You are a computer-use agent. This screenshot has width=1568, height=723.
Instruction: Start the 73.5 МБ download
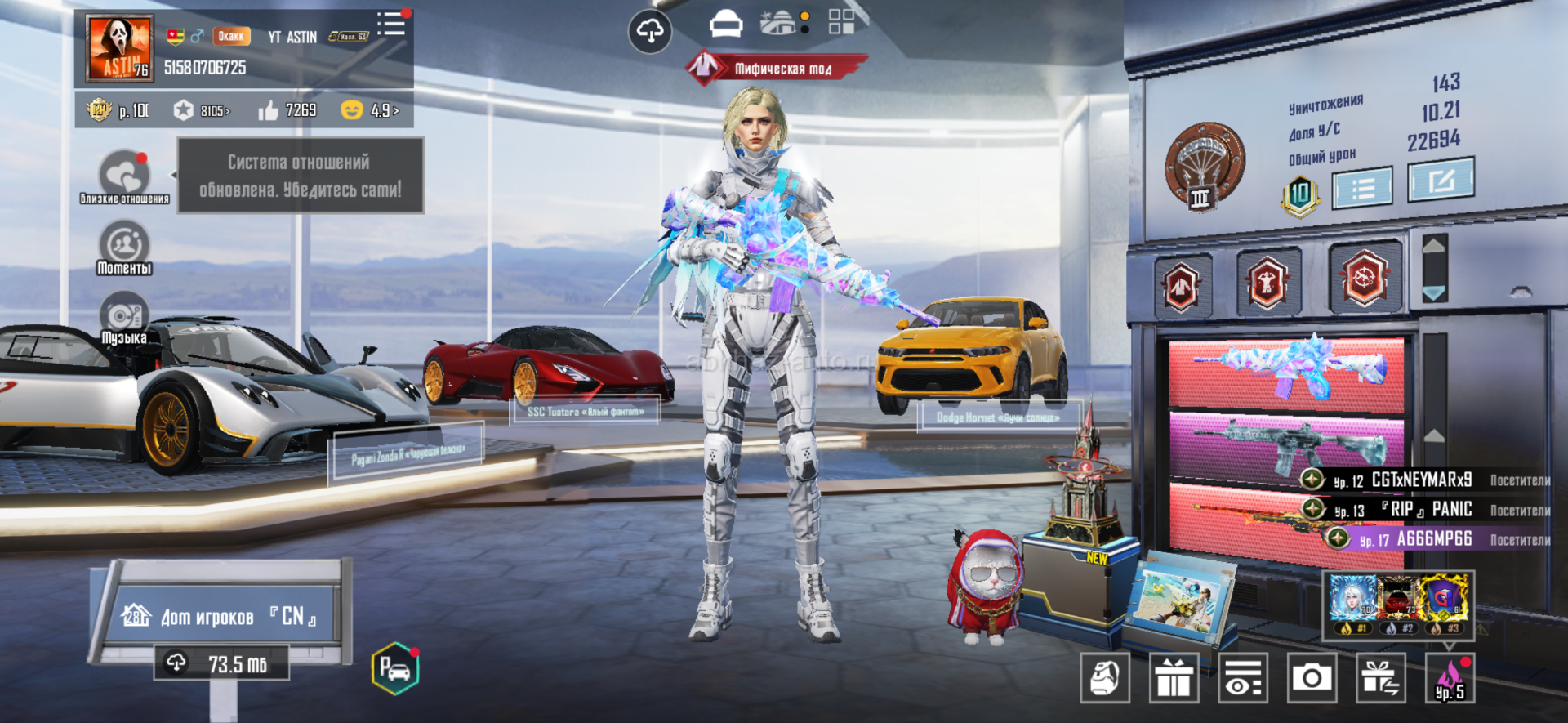pos(222,663)
